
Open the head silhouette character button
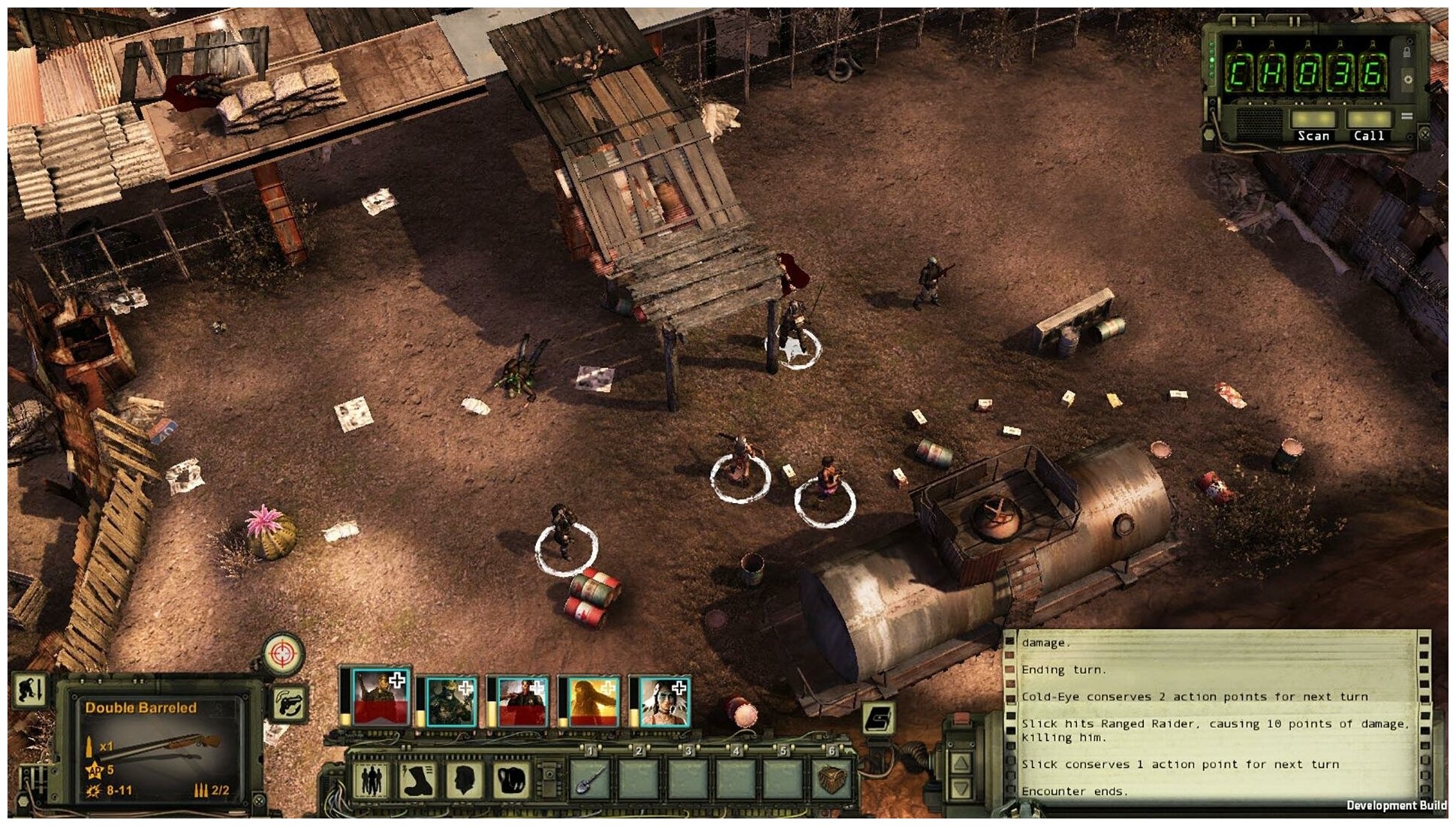tap(465, 779)
